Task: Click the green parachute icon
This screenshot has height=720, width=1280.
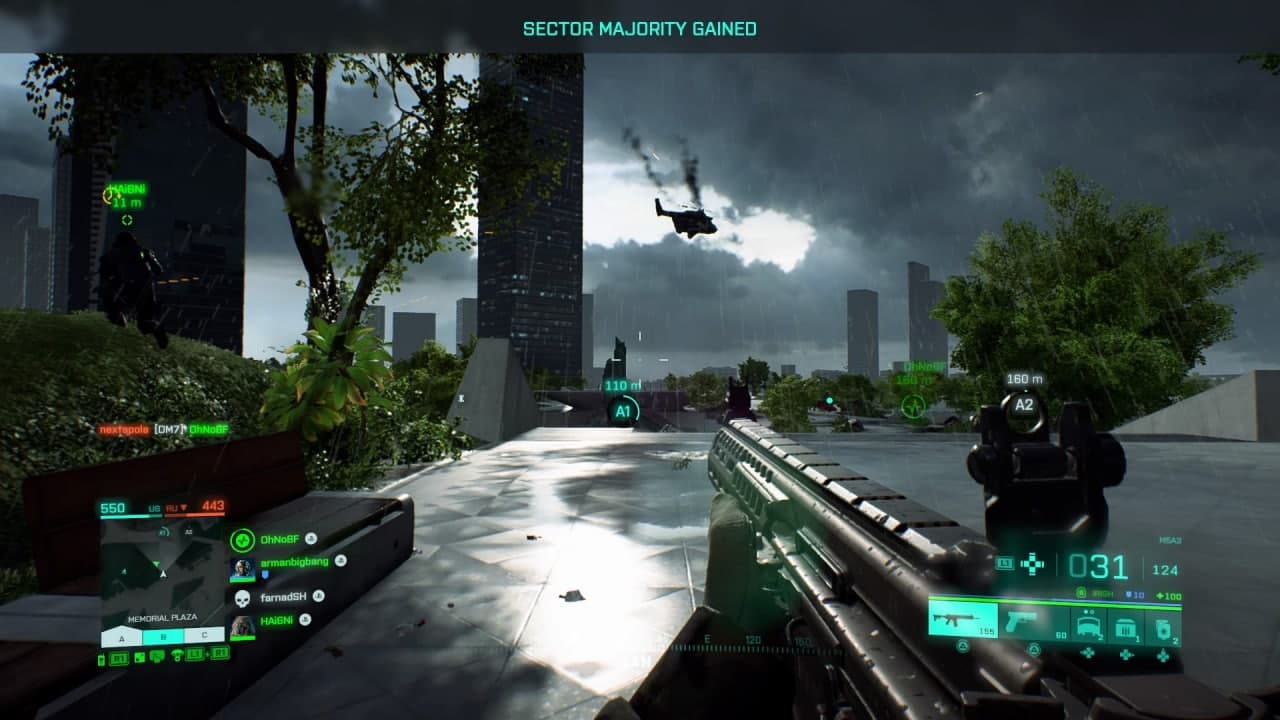Action: tap(177, 656)
